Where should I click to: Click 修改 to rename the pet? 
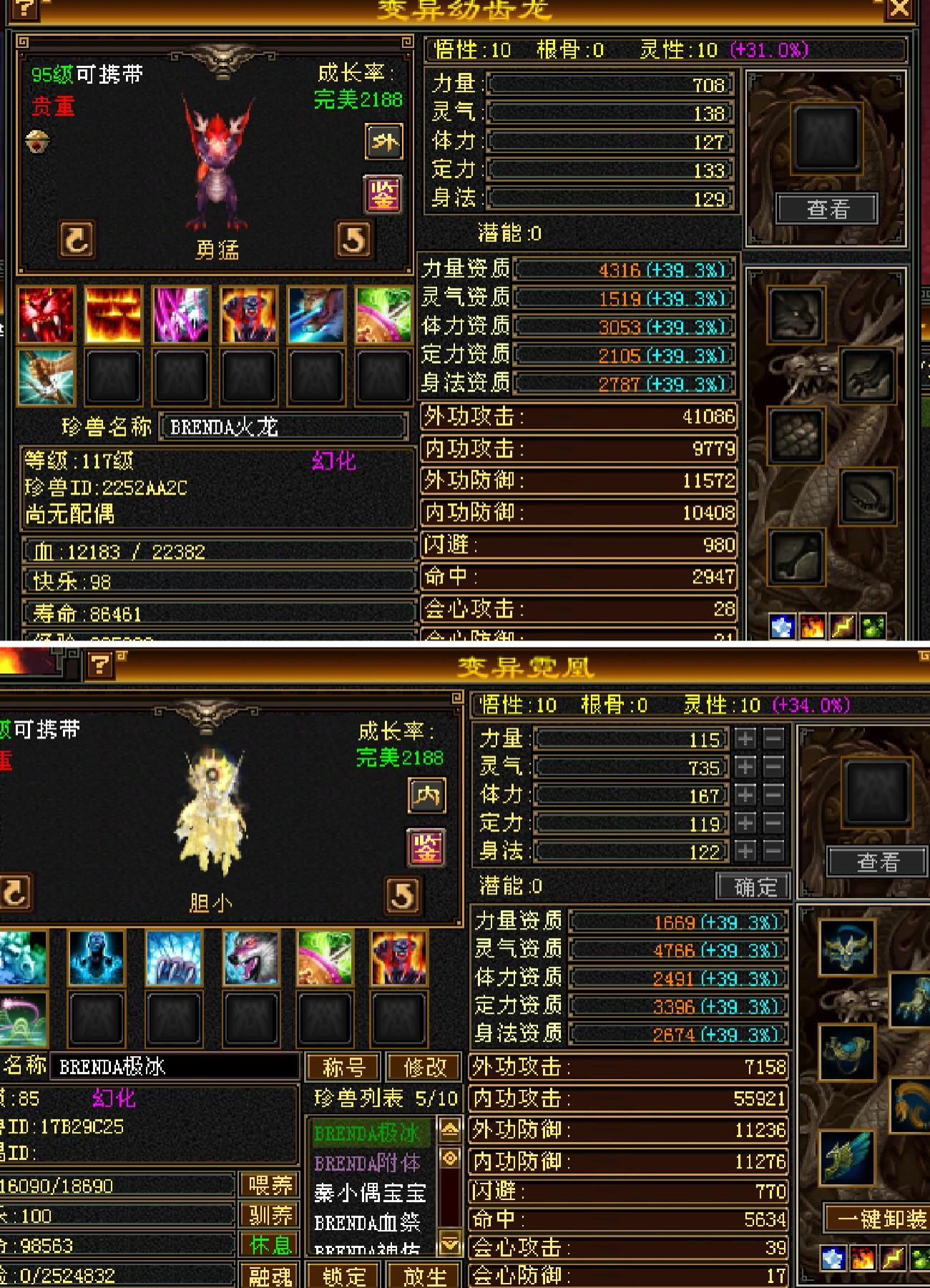click(x=424, y=1067)
